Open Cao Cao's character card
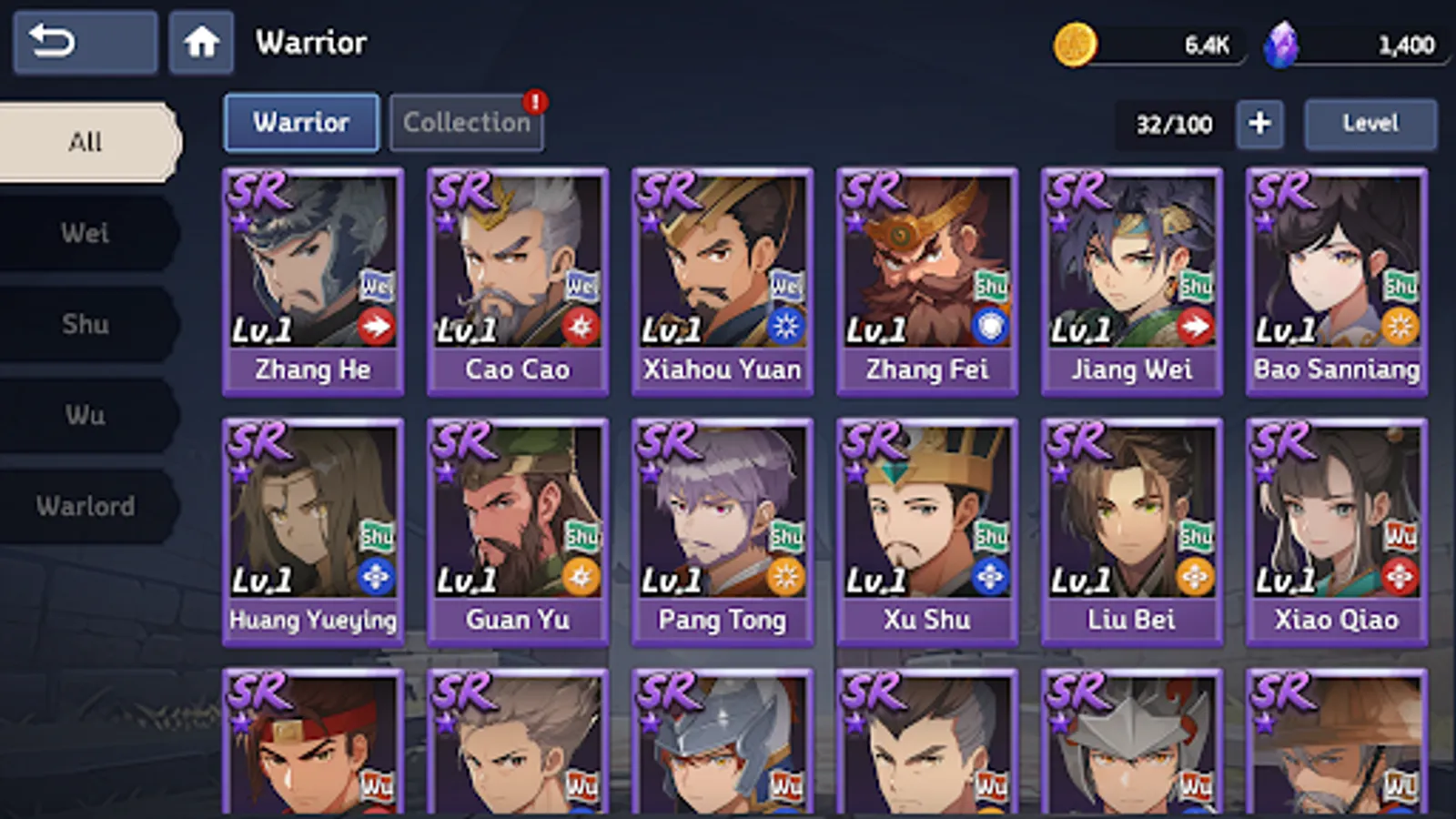This screenshot has height=819, width=1456. click(x=517, y=273)
